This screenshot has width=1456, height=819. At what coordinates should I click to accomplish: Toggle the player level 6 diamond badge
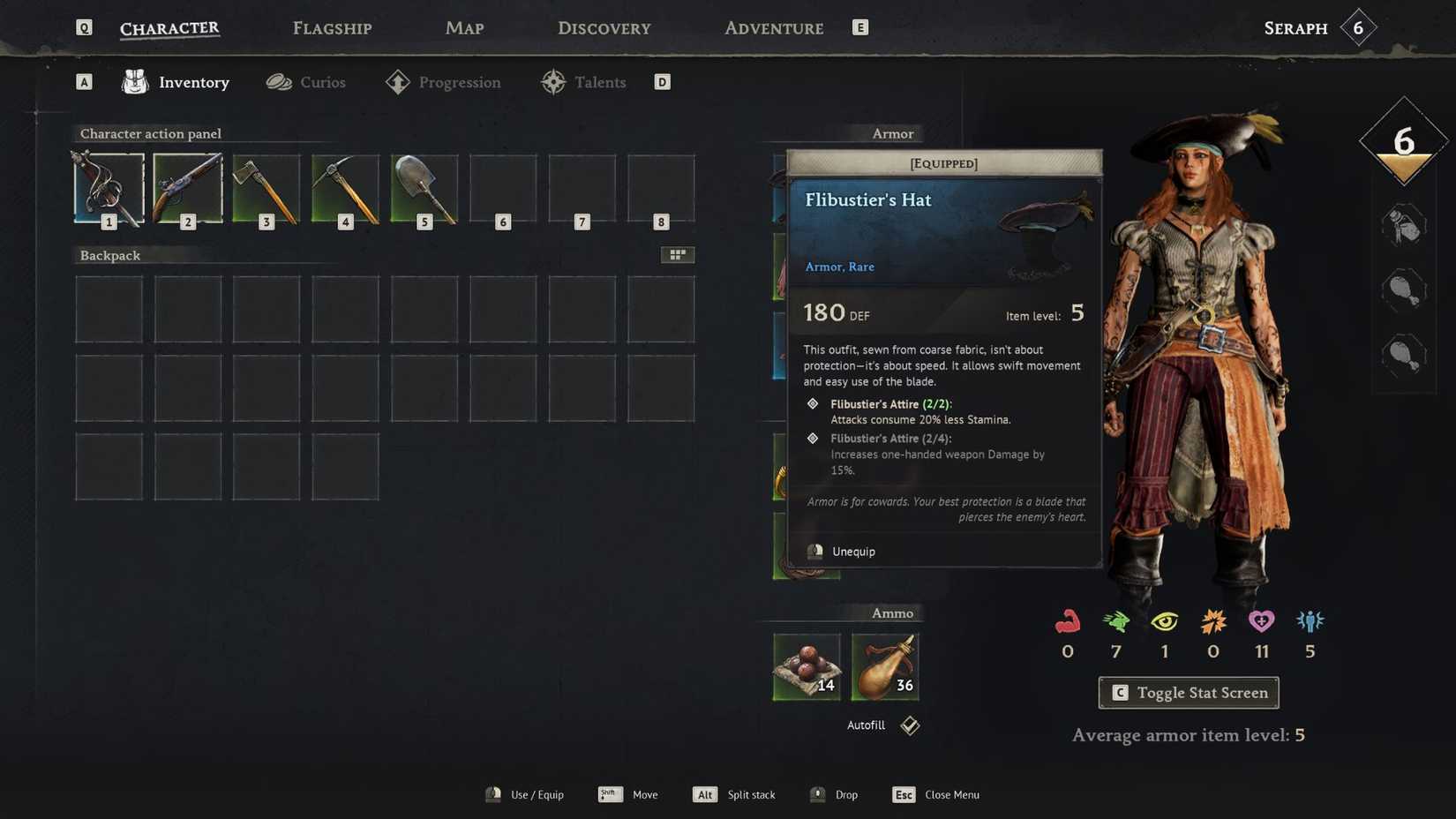1402,141
